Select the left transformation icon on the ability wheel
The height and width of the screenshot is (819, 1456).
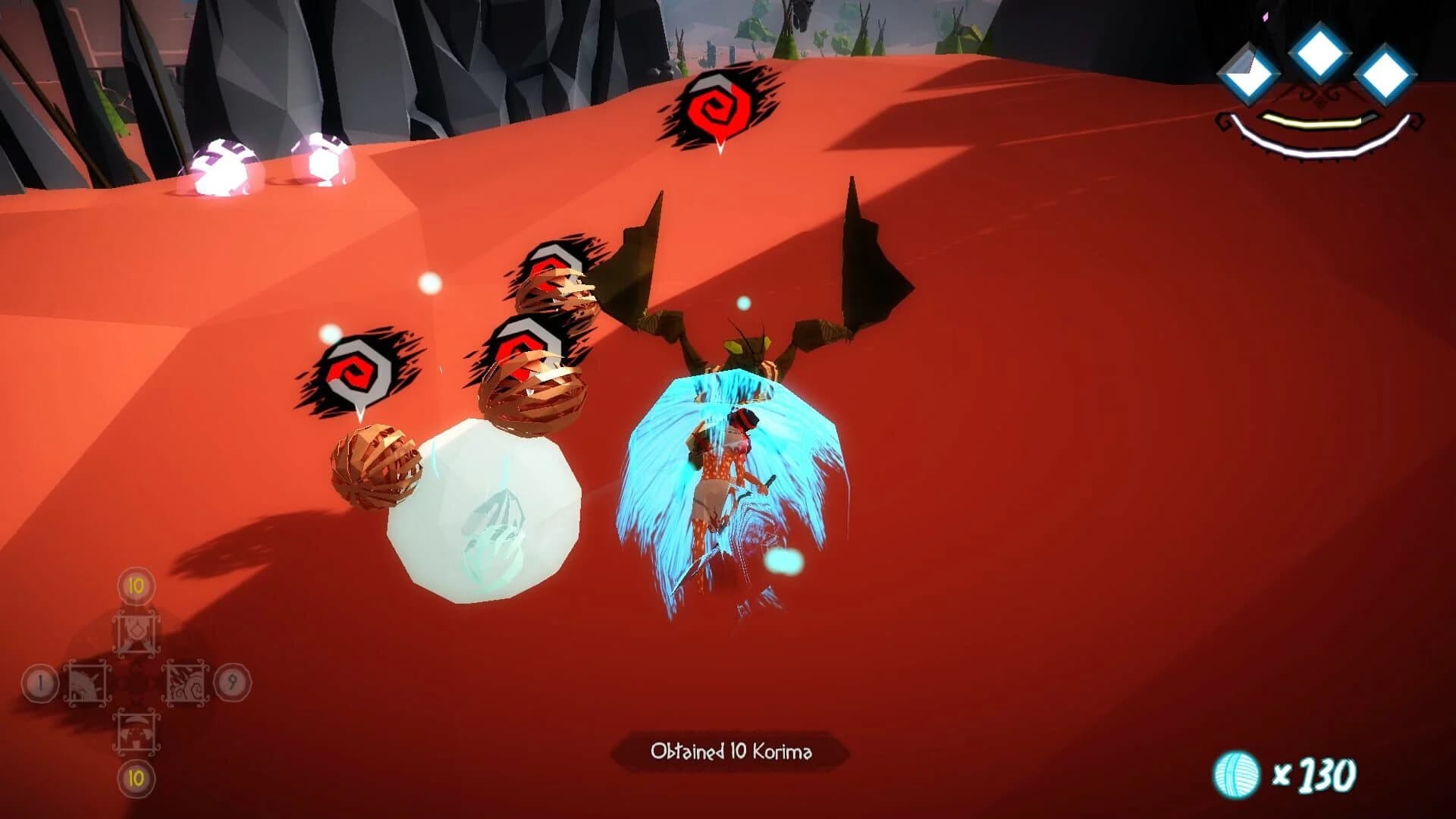(88, 682)
